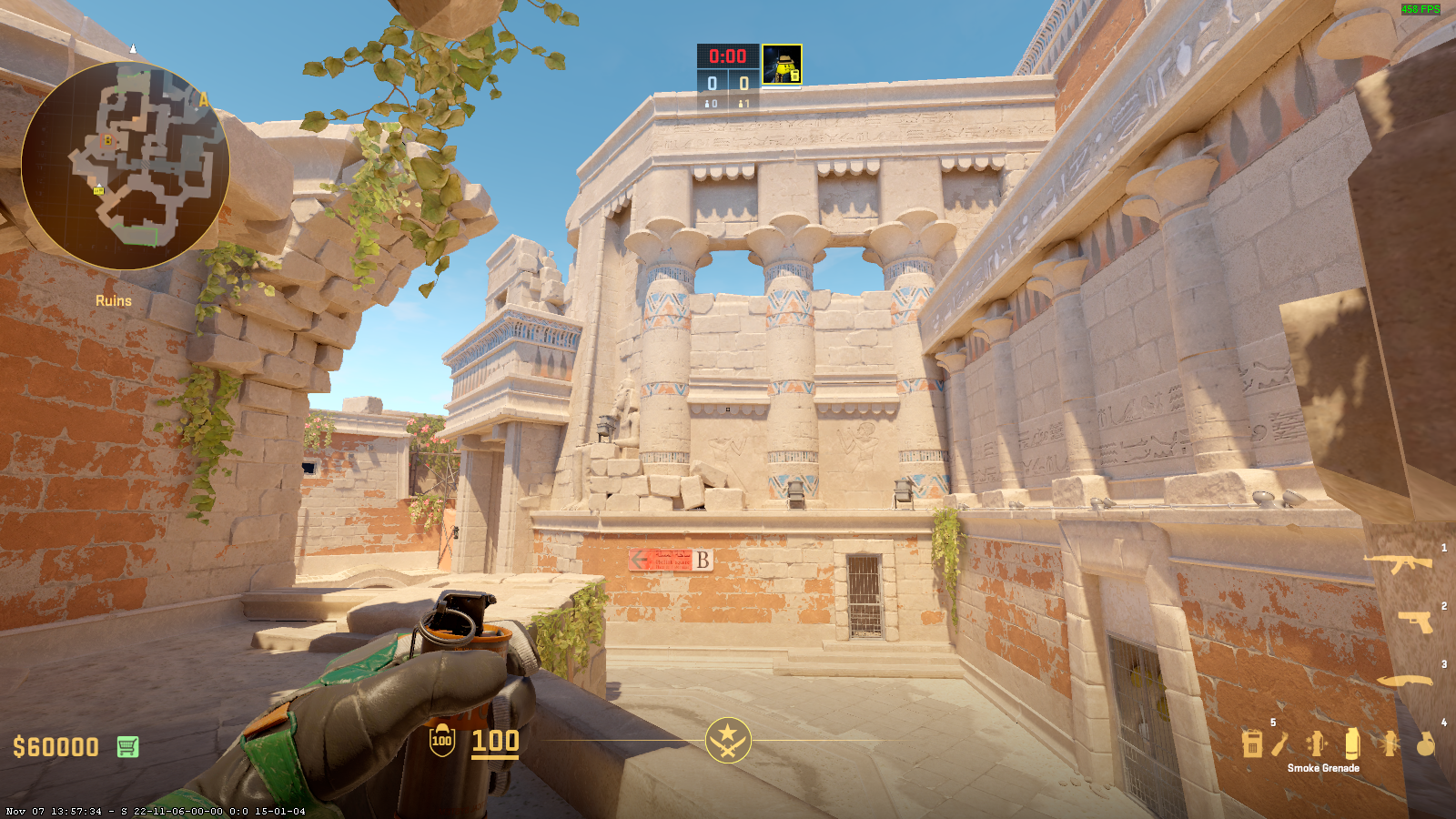
Task: Select the round HE grenade icon
Action: click(x=1425, y=743)
